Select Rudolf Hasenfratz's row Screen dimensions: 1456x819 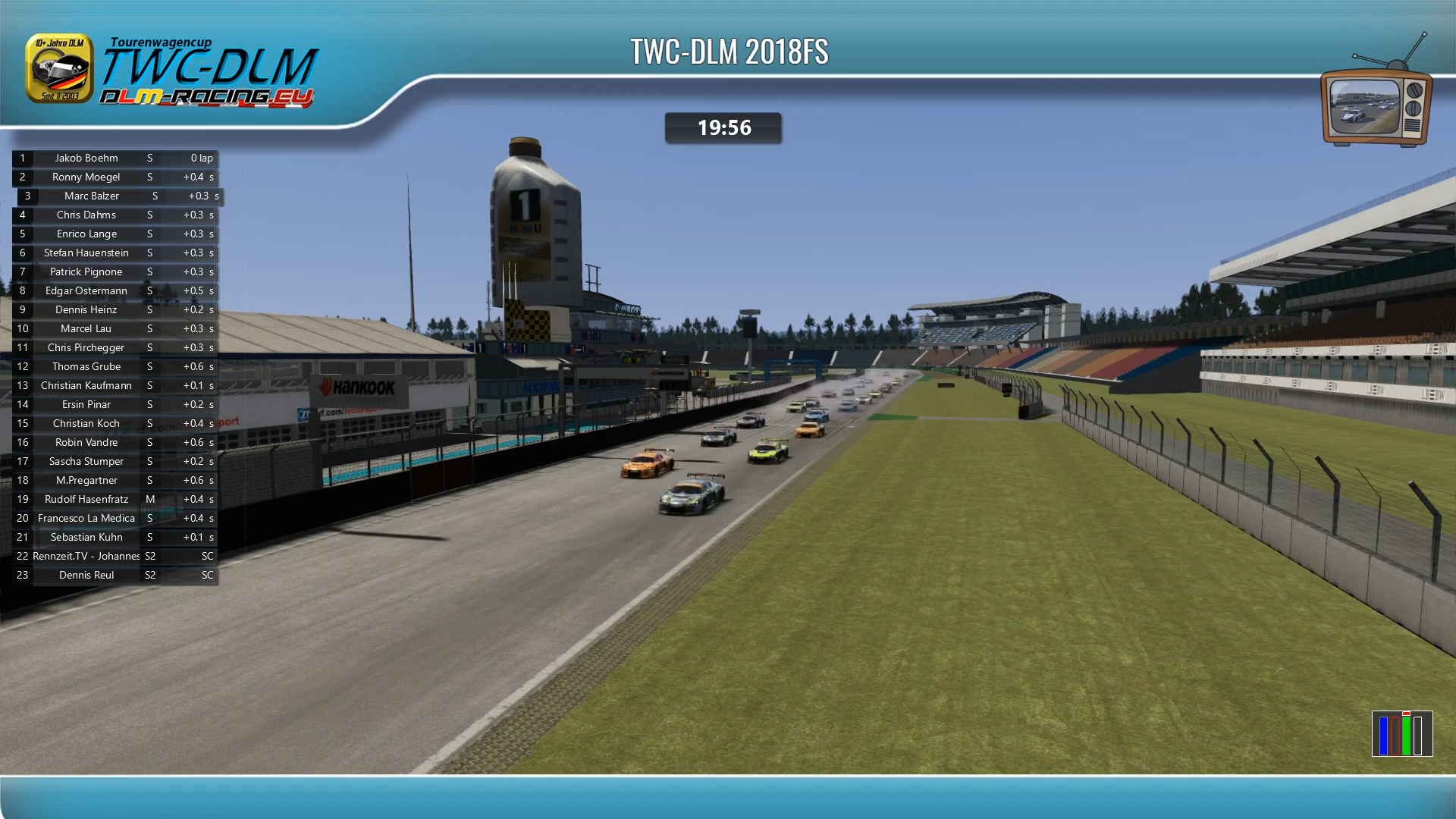coord(86,500)
